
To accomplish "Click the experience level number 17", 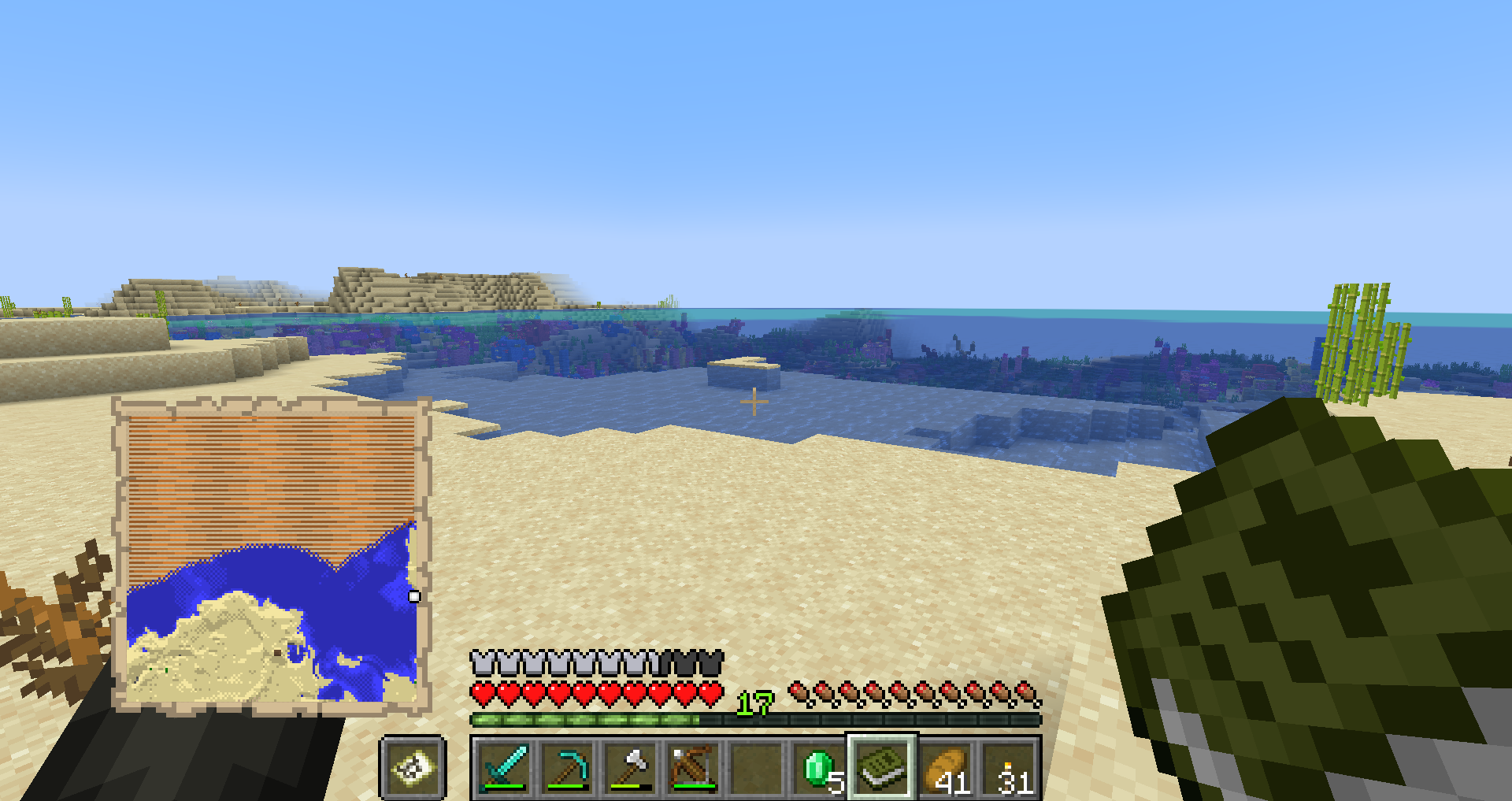I will 754,703.
